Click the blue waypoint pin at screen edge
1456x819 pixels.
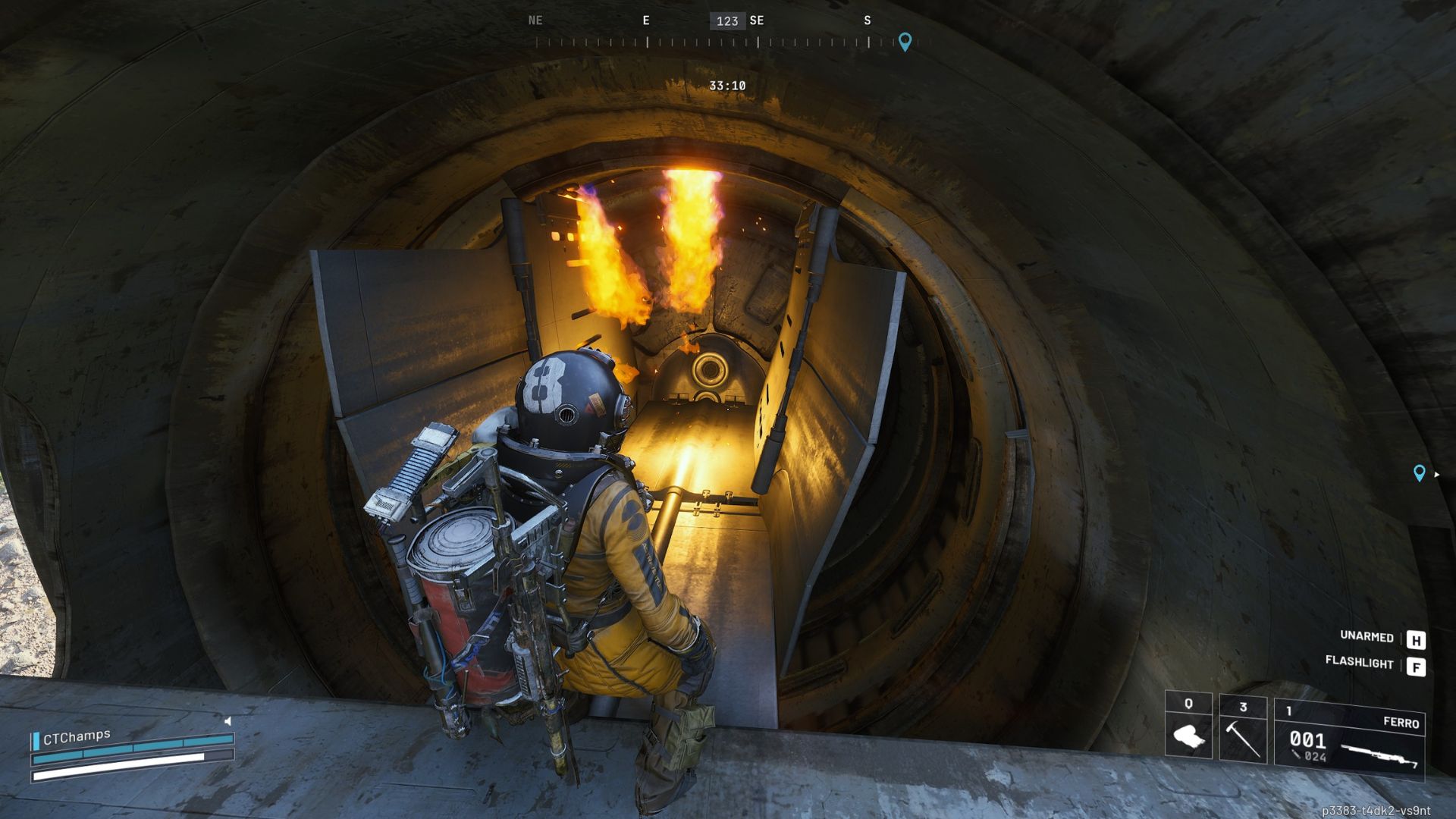coord(1420,473)
